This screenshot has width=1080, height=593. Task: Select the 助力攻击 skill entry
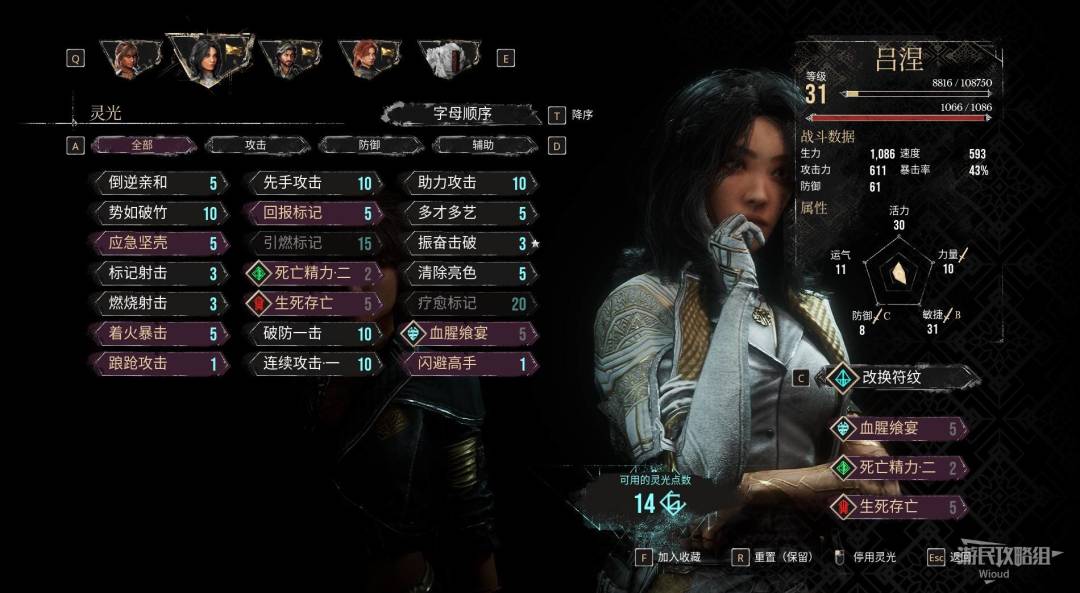tap(465, 183)
